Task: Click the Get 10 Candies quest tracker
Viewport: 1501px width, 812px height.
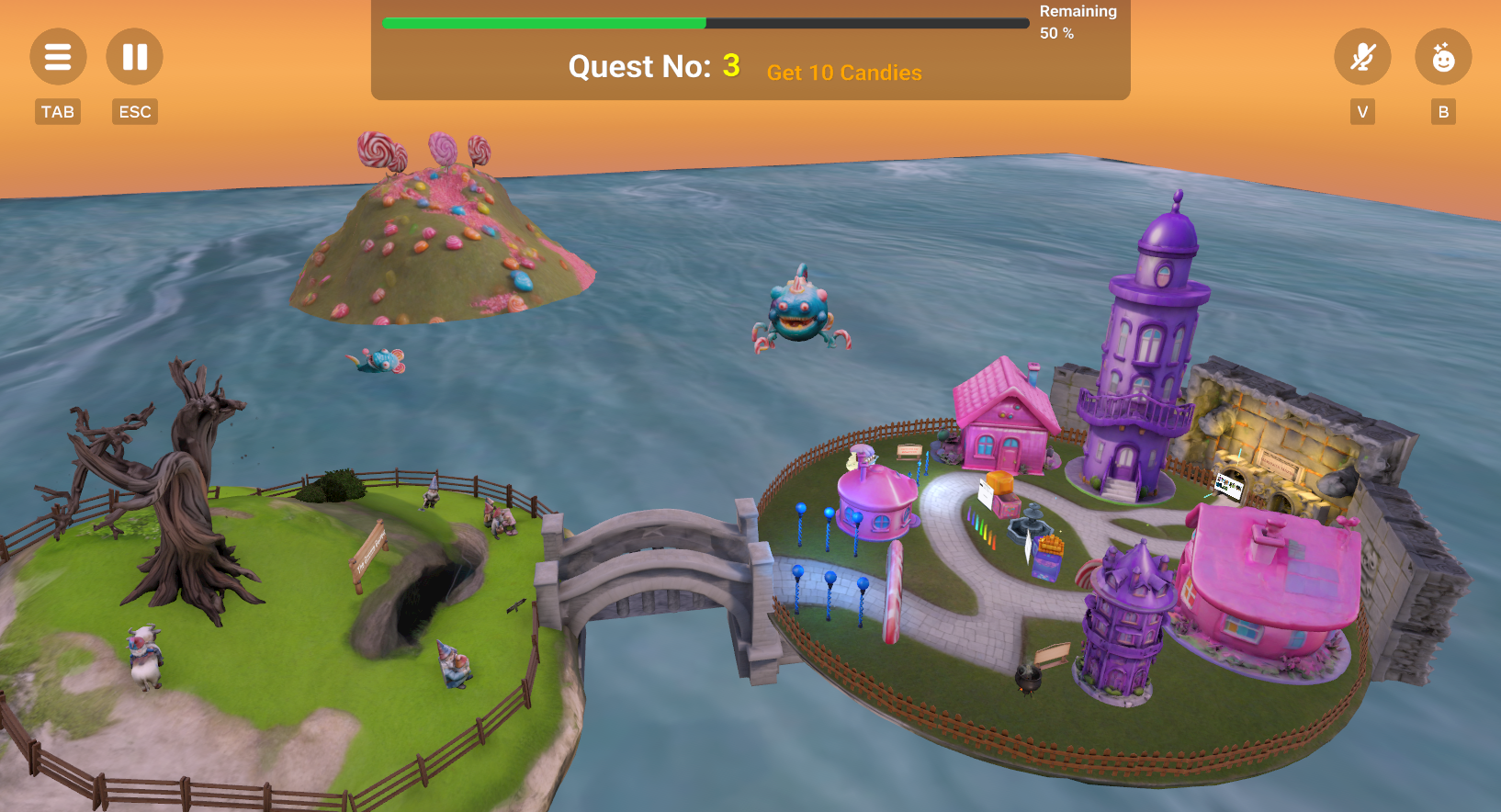Action: (843, 73)
